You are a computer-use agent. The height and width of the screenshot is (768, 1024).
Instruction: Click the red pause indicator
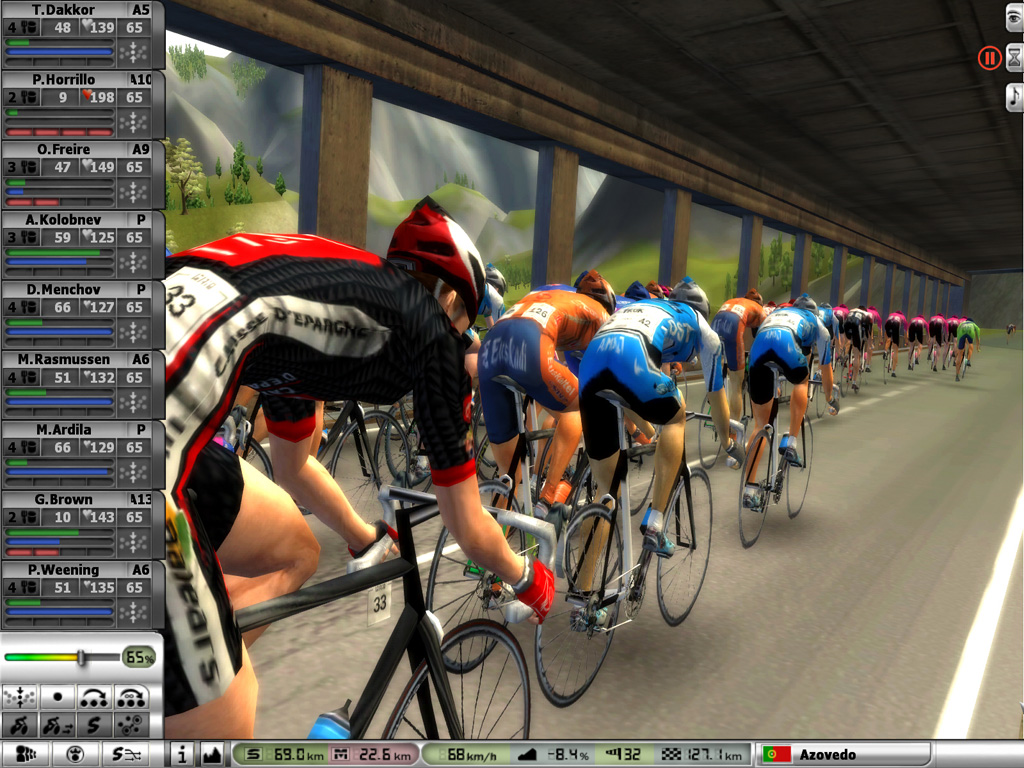989,58
